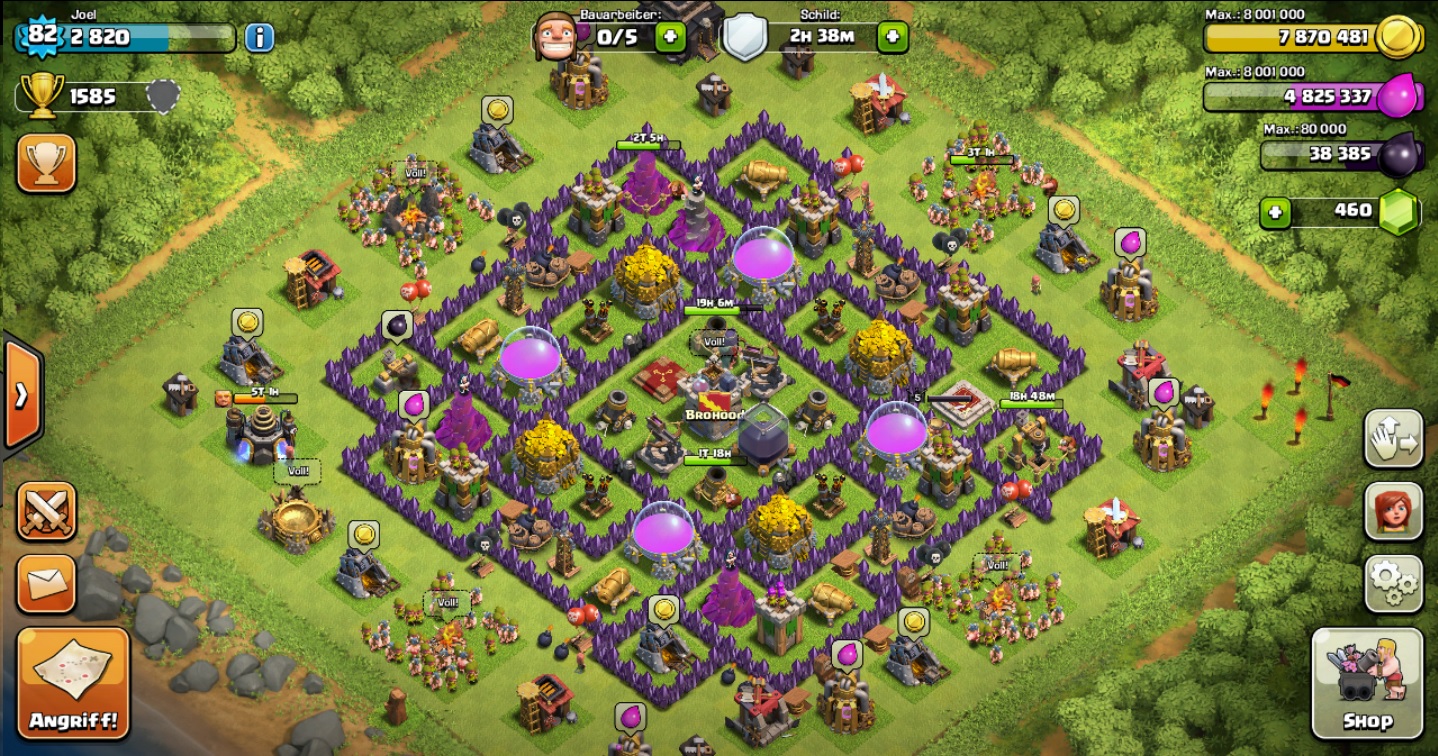The image size is (1438, 756).
Task: Extend shield with the green plus
Action: [x=892, y=38]
